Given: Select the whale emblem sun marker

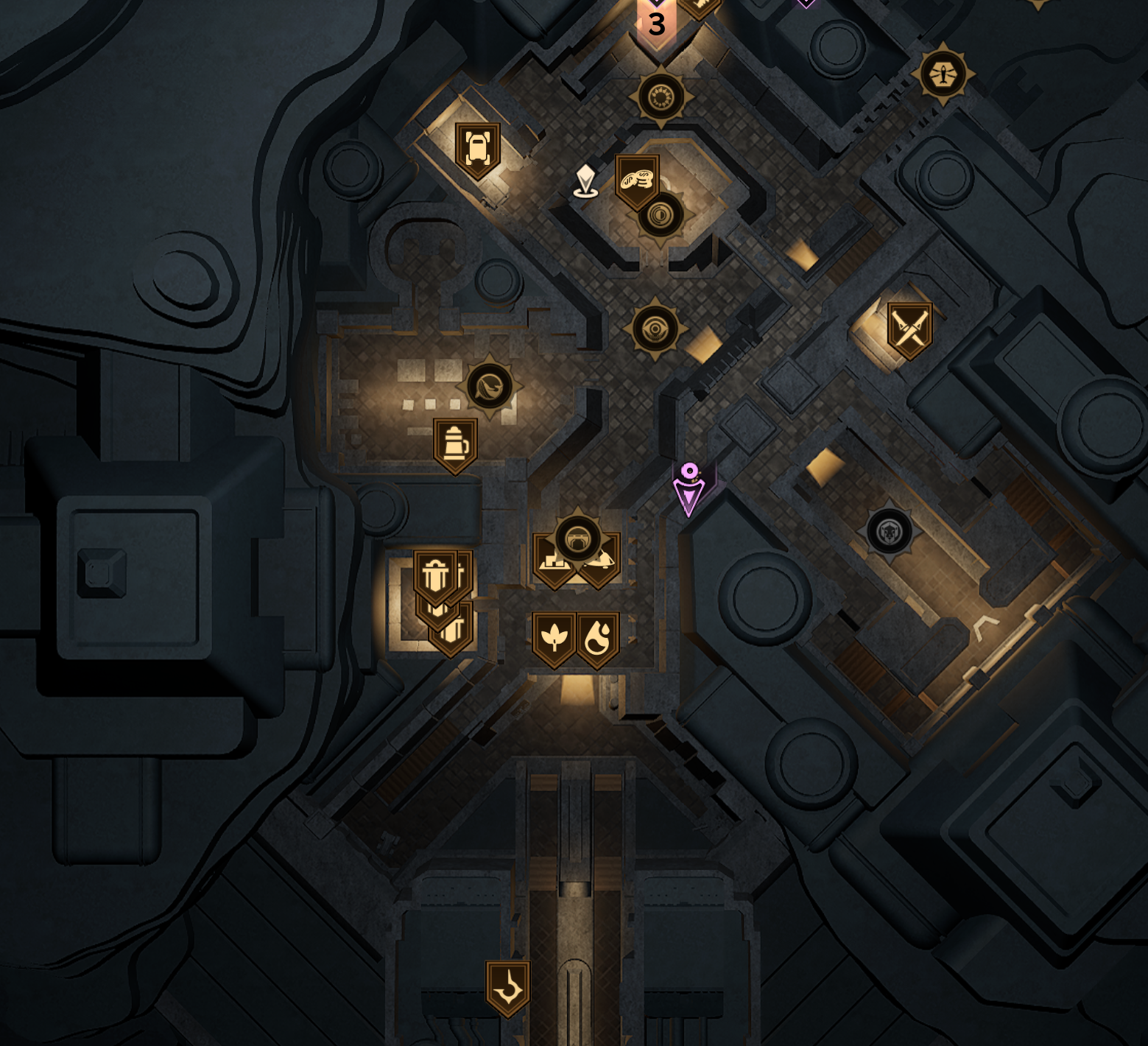Looking at the screenshot, I should coord(490,385).
